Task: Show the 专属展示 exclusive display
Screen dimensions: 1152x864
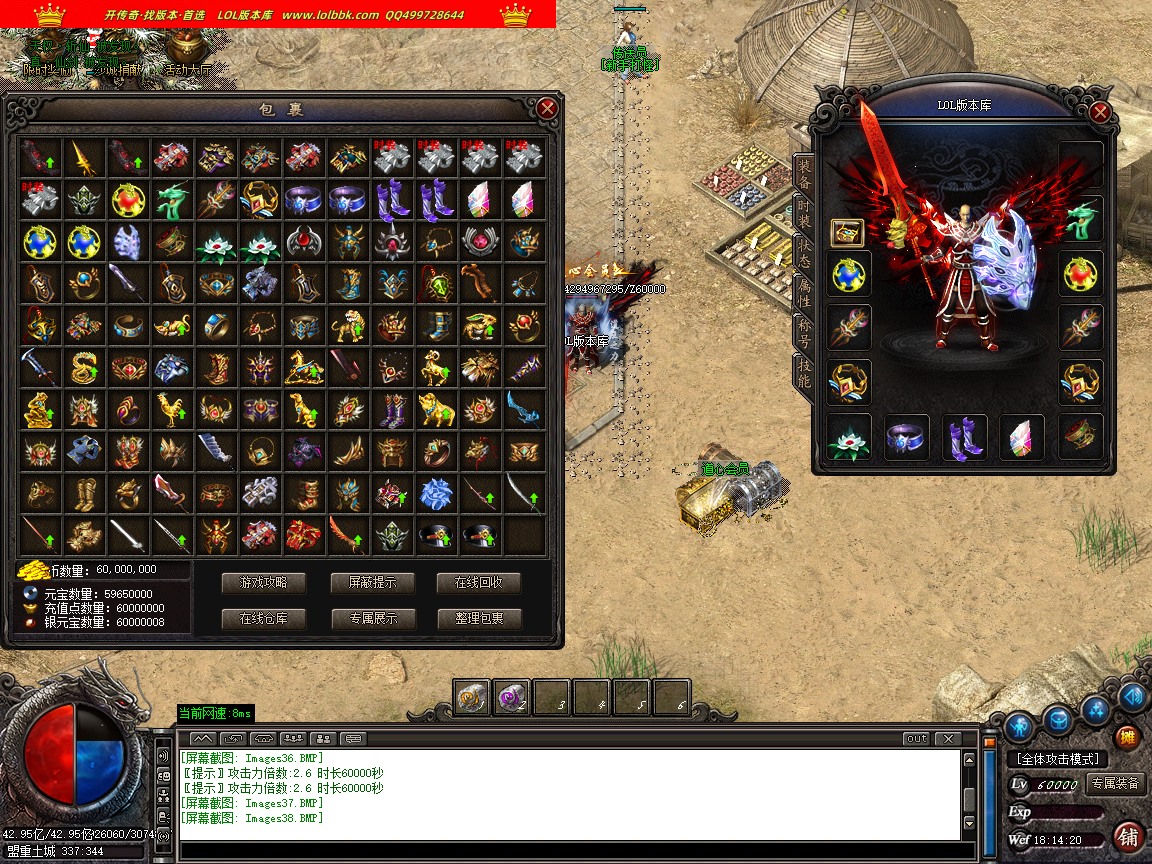Action: (372, 618)
